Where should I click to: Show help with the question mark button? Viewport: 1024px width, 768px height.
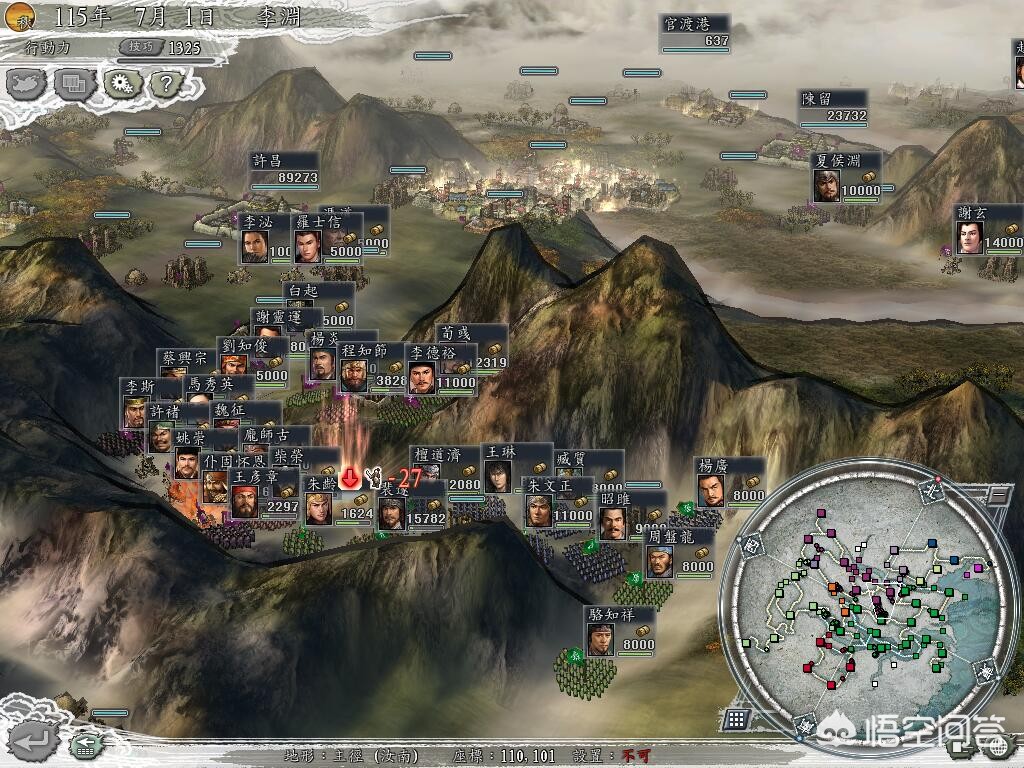click(166, 84)
